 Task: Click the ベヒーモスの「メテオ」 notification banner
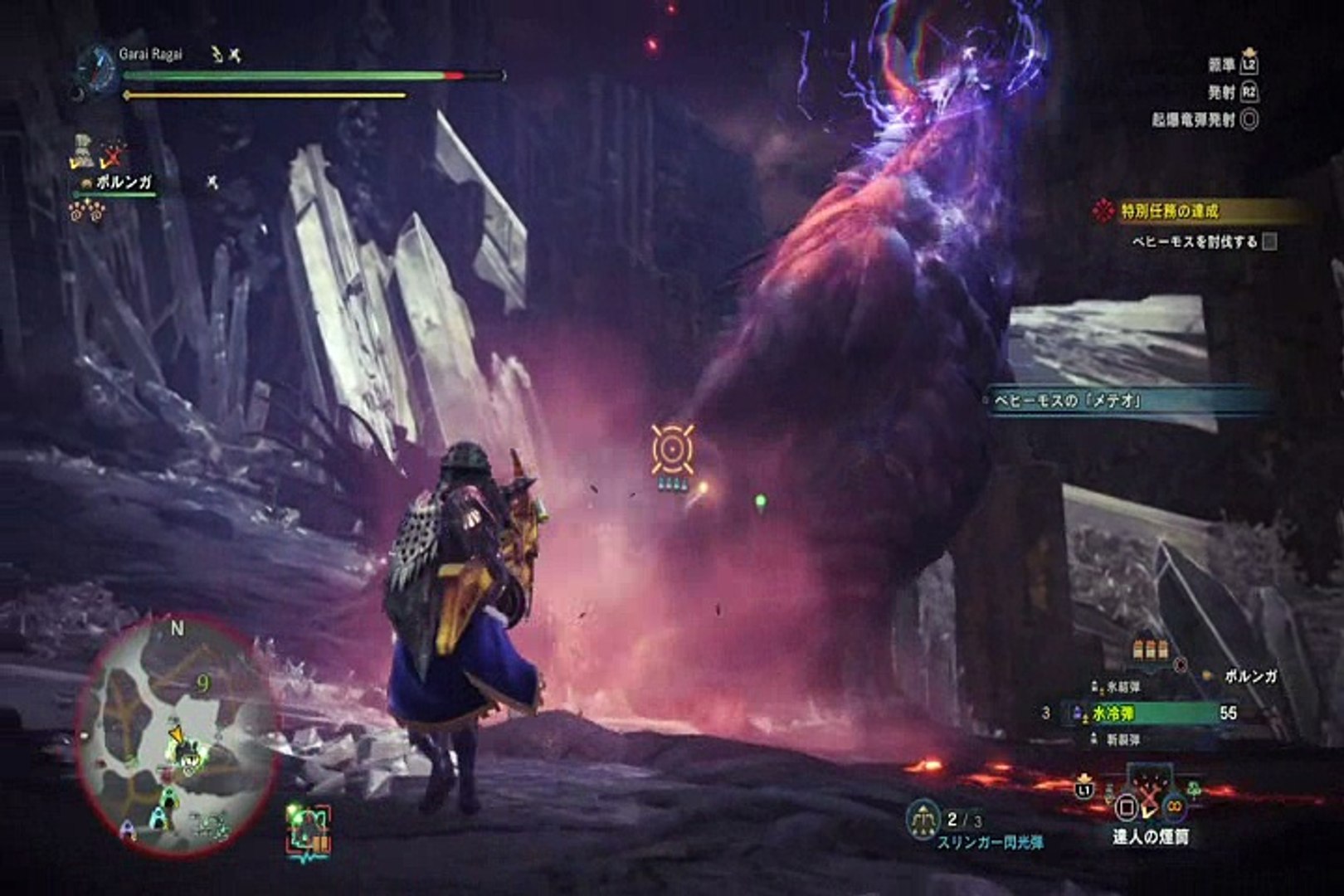[1128, 402]
